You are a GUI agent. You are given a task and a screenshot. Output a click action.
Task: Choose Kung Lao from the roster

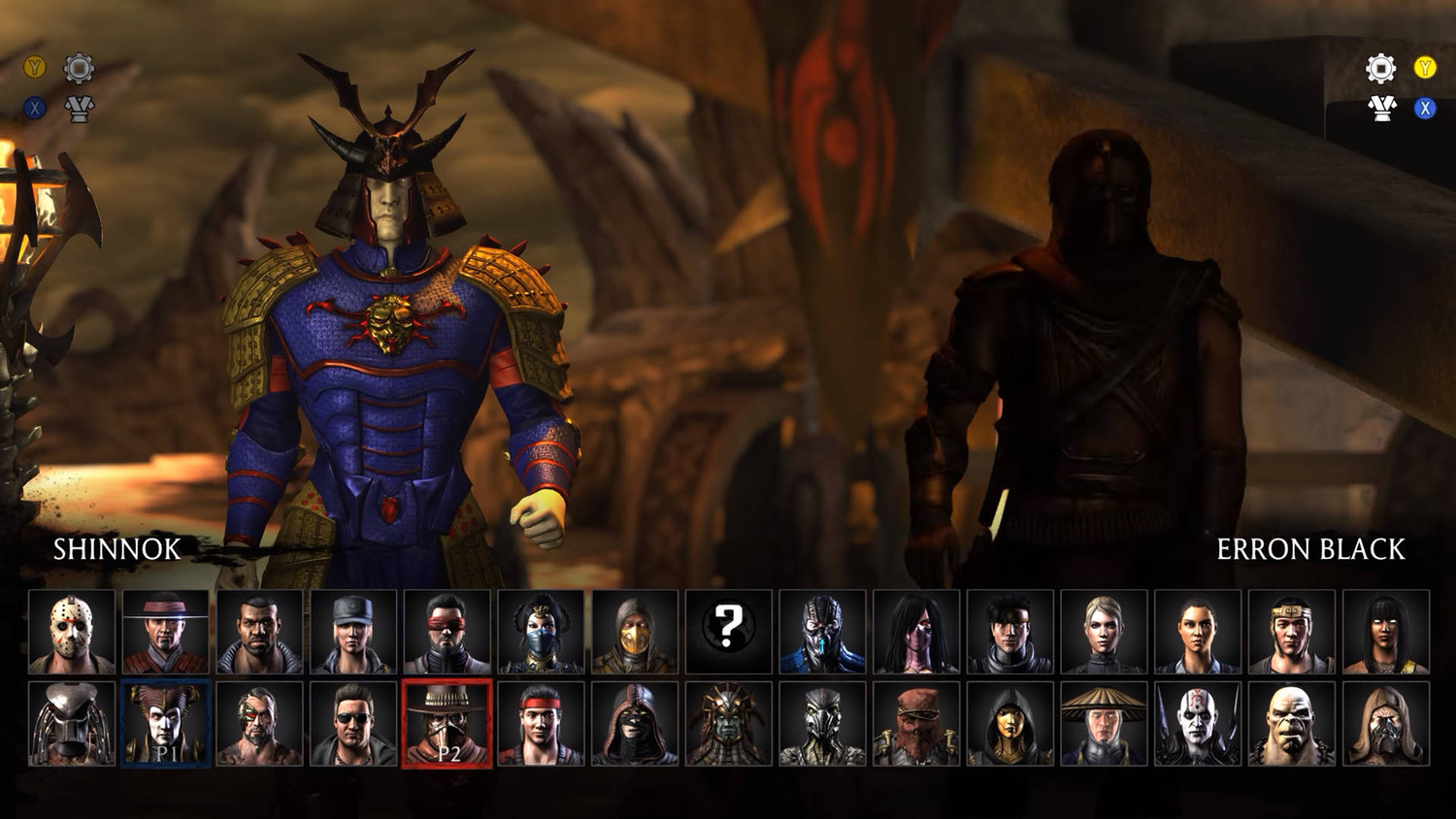tap(166, 632)
